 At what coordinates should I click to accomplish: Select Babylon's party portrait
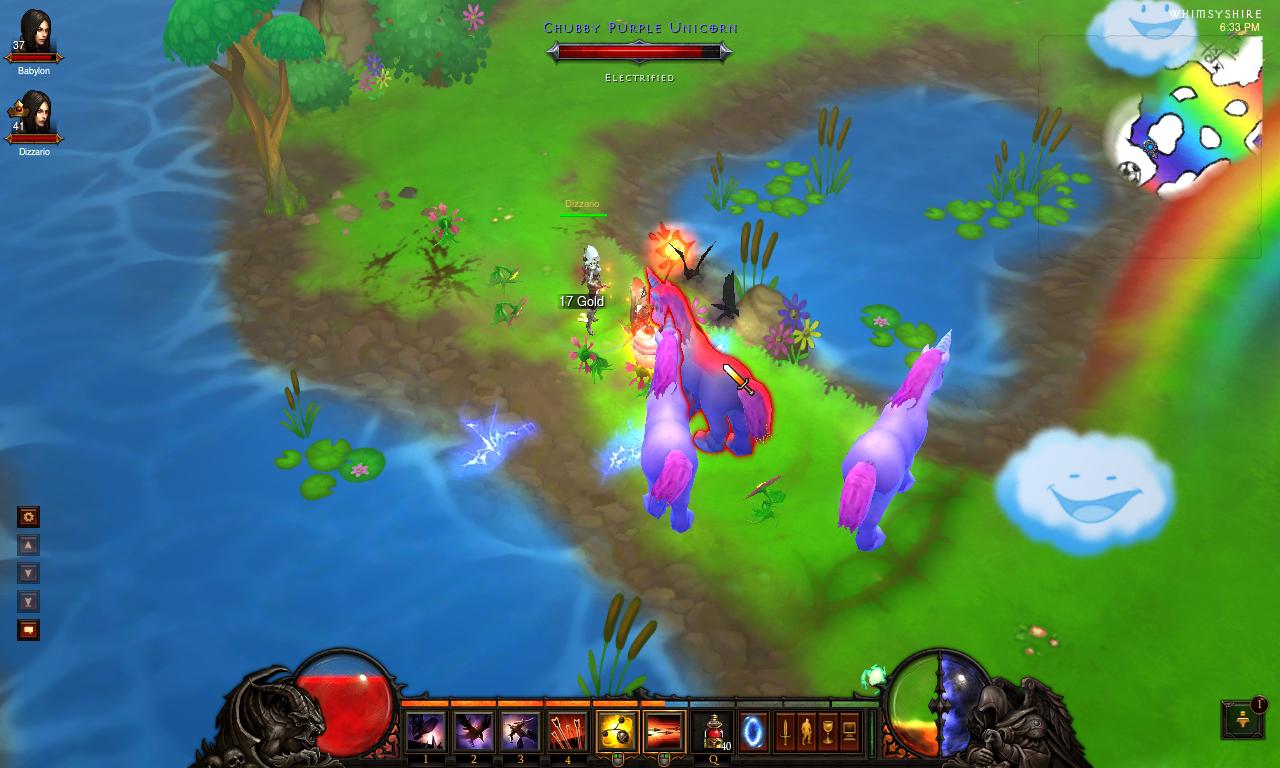pyautogui.click(x=34, y=36)
